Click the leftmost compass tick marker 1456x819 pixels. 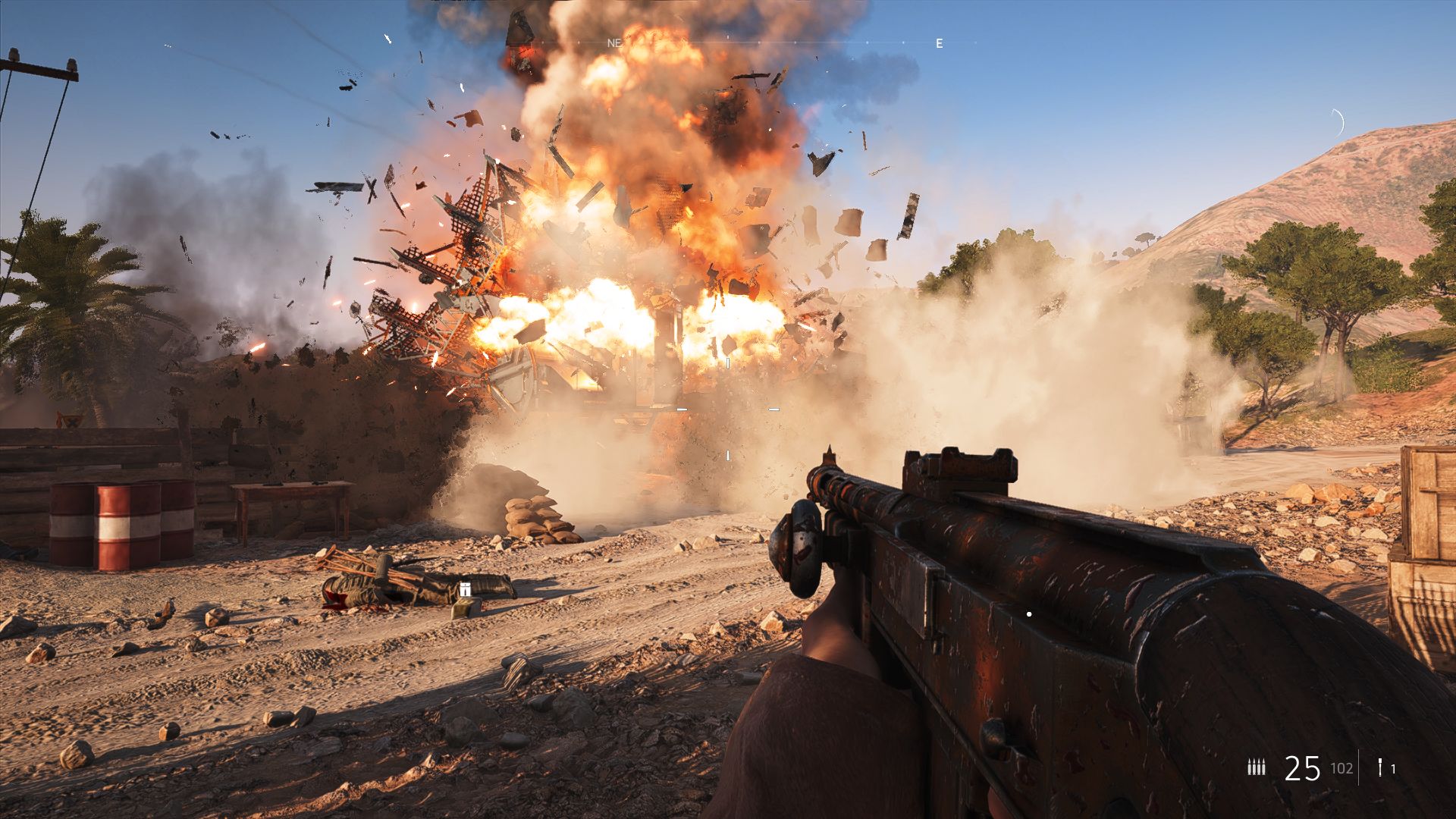pos(544,43)
